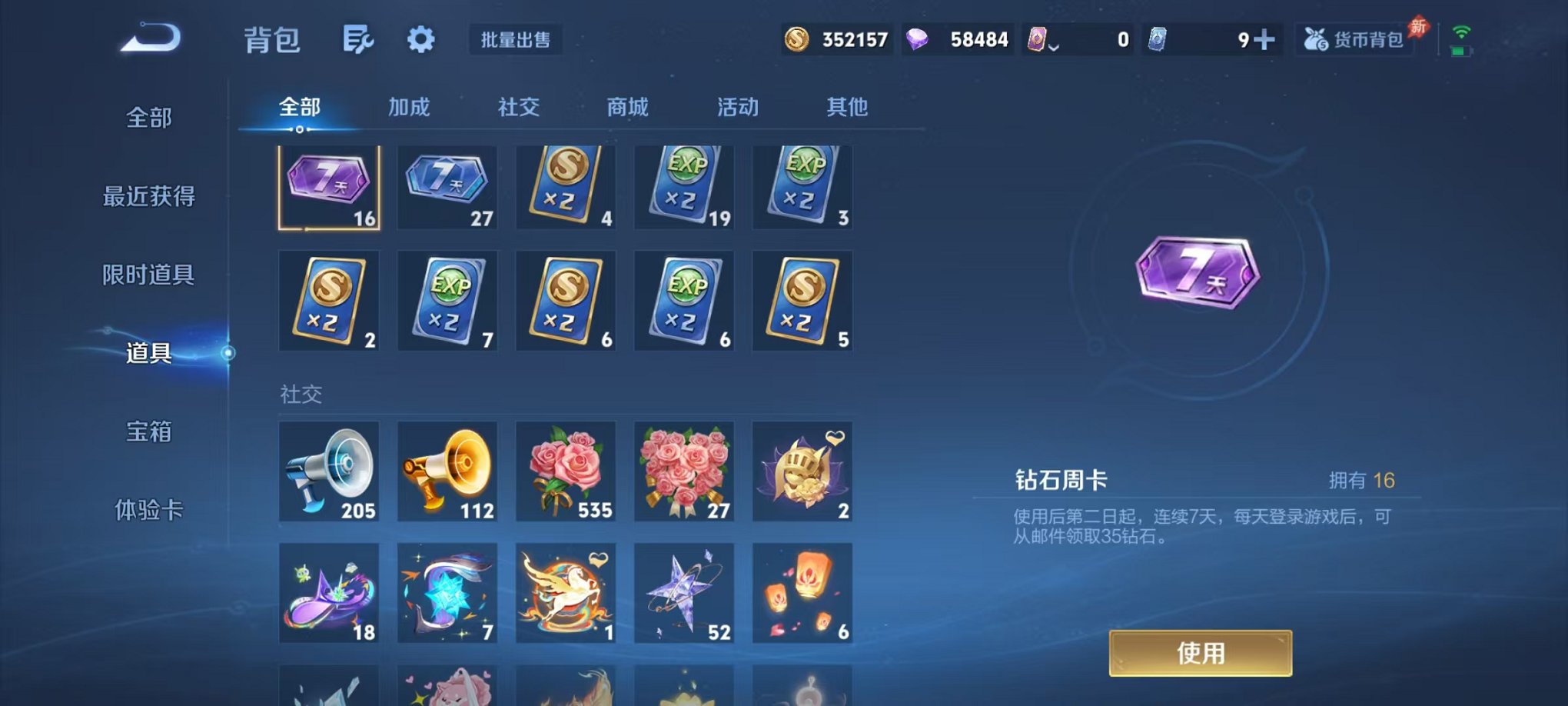Select the golden megaphone item

447,471
